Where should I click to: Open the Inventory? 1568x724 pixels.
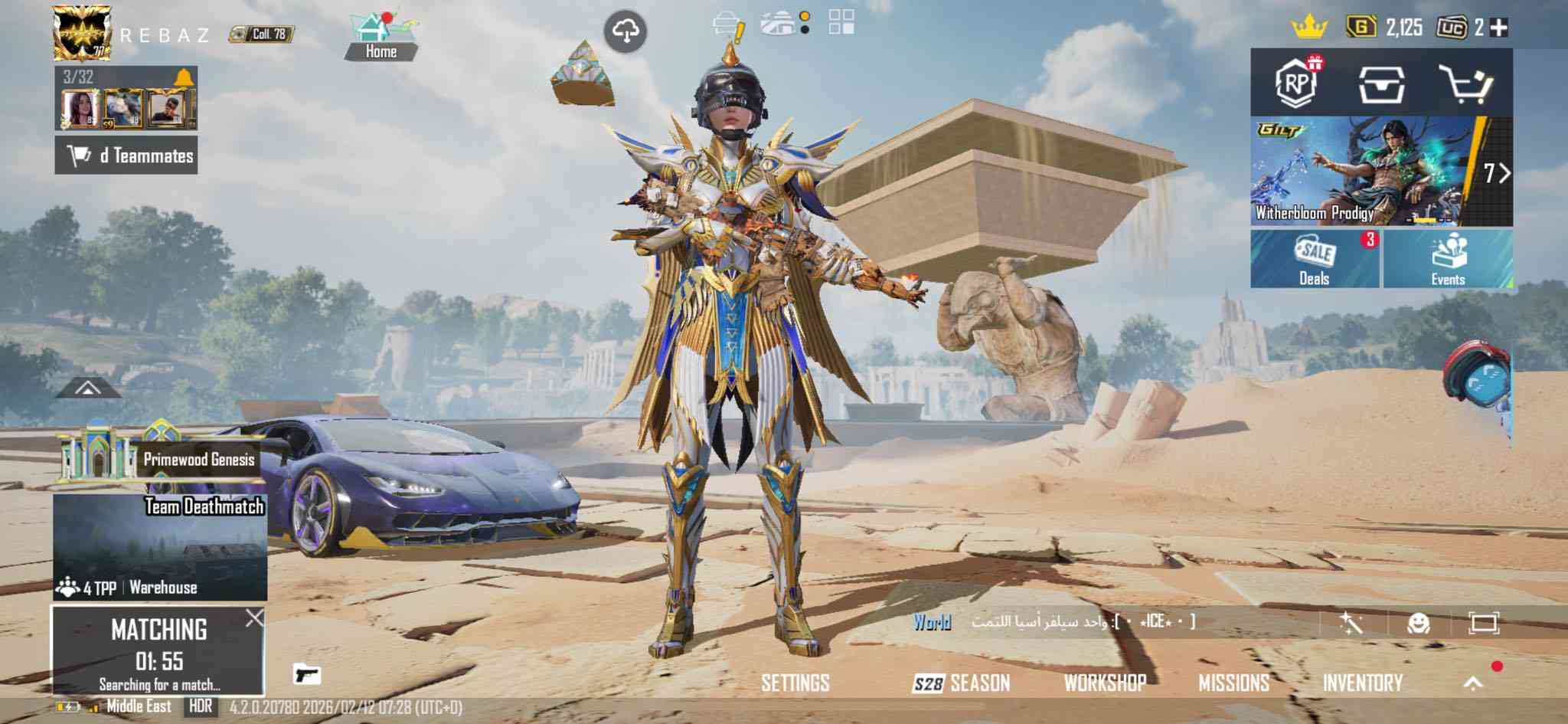click(1362, 683)
